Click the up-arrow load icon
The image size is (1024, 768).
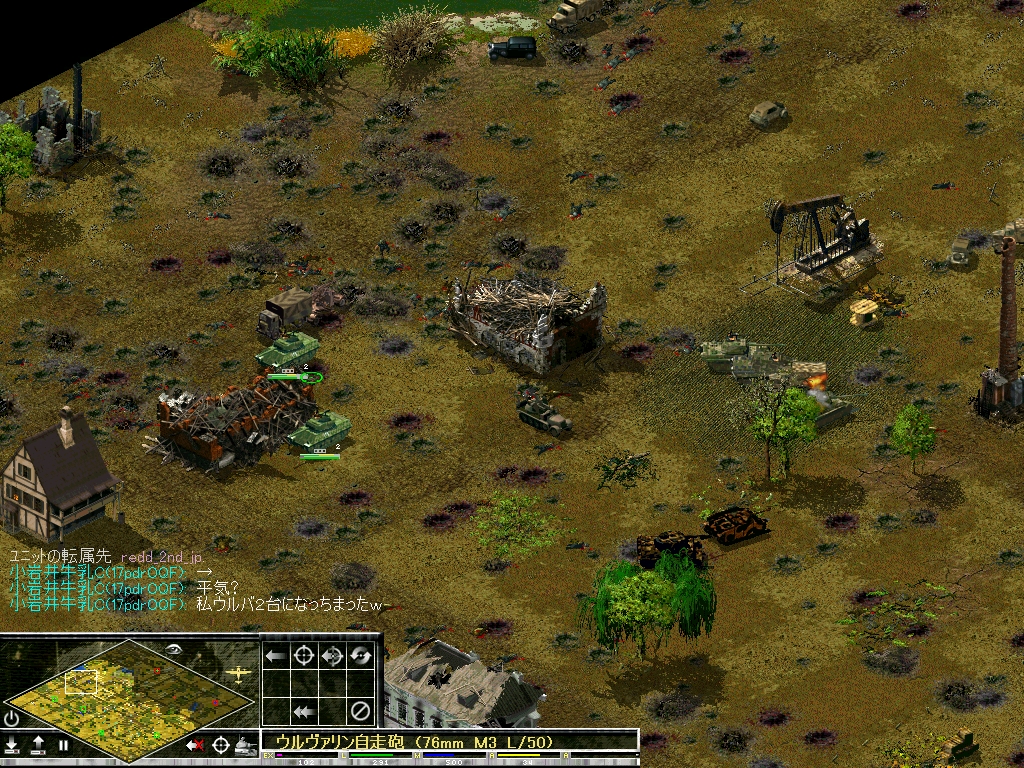point(38,745)
